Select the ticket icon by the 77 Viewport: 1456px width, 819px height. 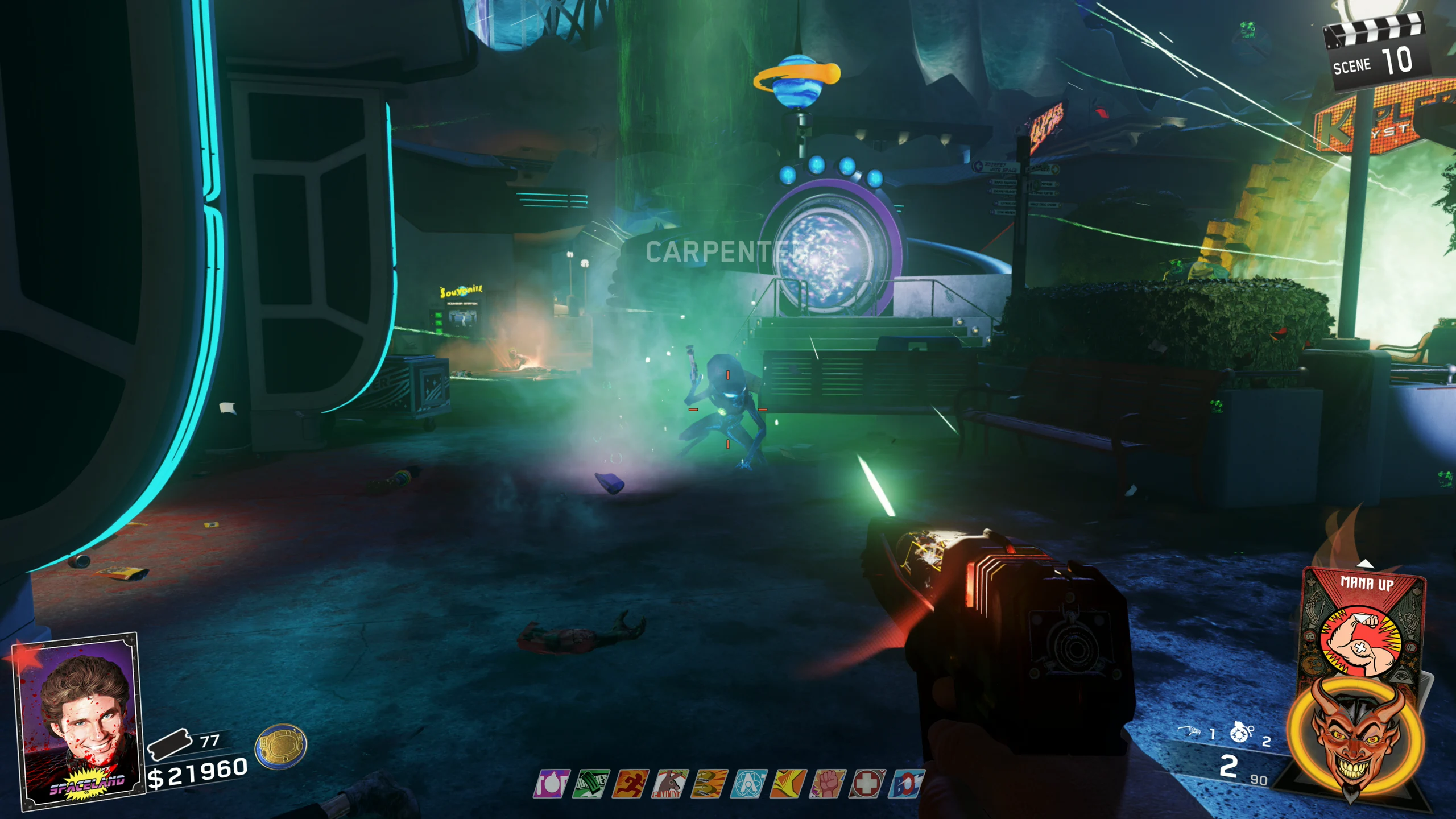pyautogui.click(x=168, y=744)
